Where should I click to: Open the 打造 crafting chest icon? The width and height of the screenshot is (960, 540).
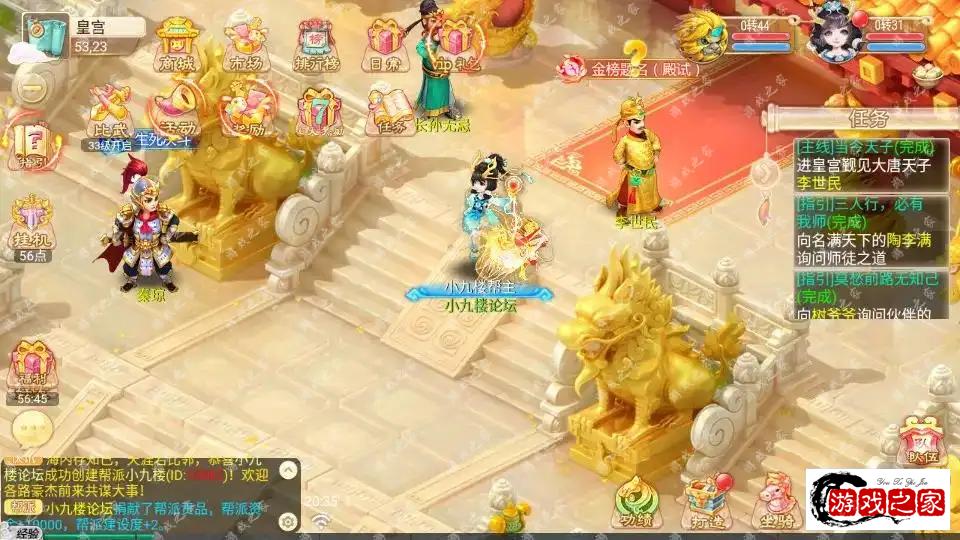pyautogui.click(x=707, y=500)
